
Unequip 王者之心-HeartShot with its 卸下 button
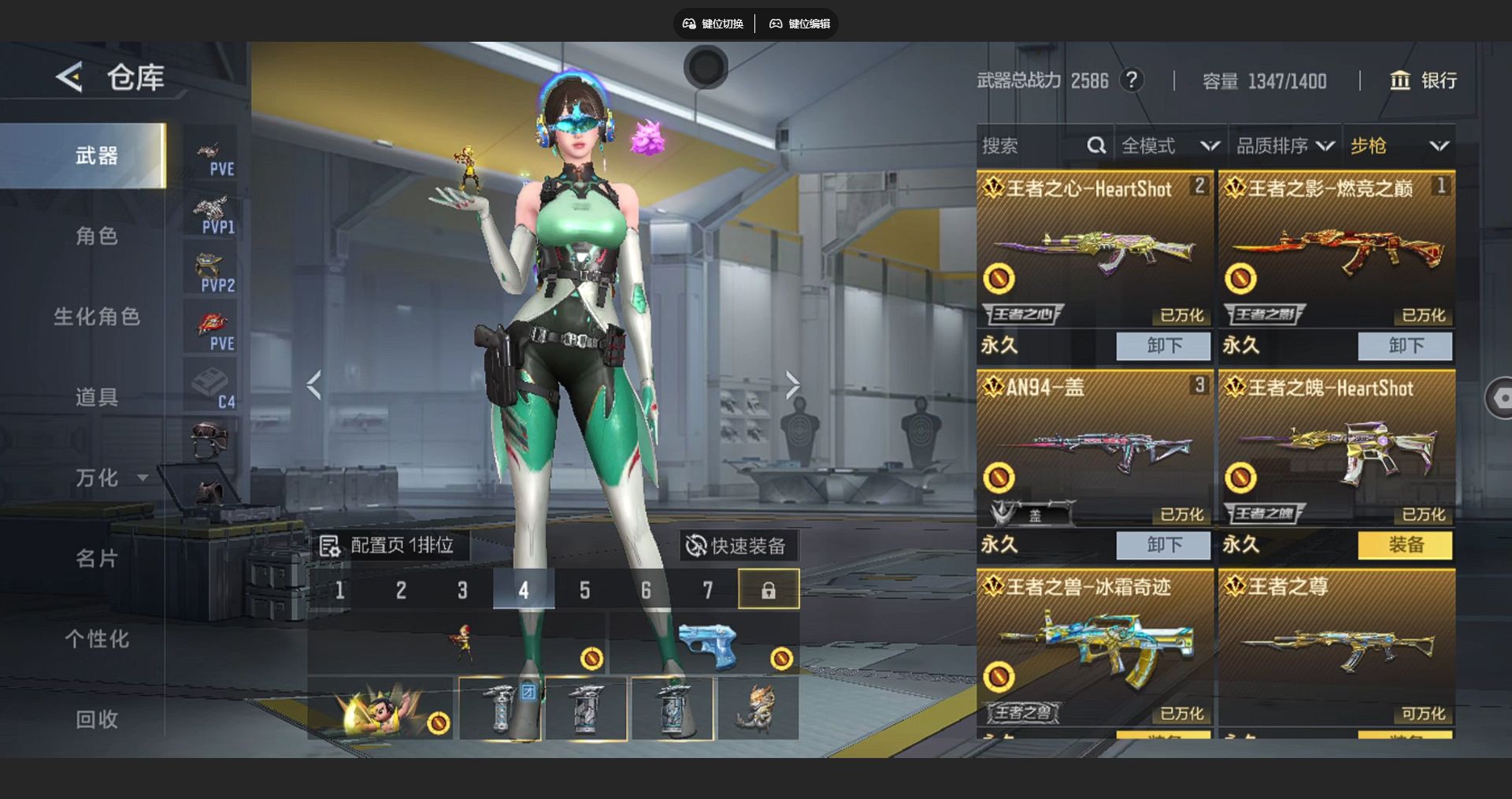tap(1163, 345)
